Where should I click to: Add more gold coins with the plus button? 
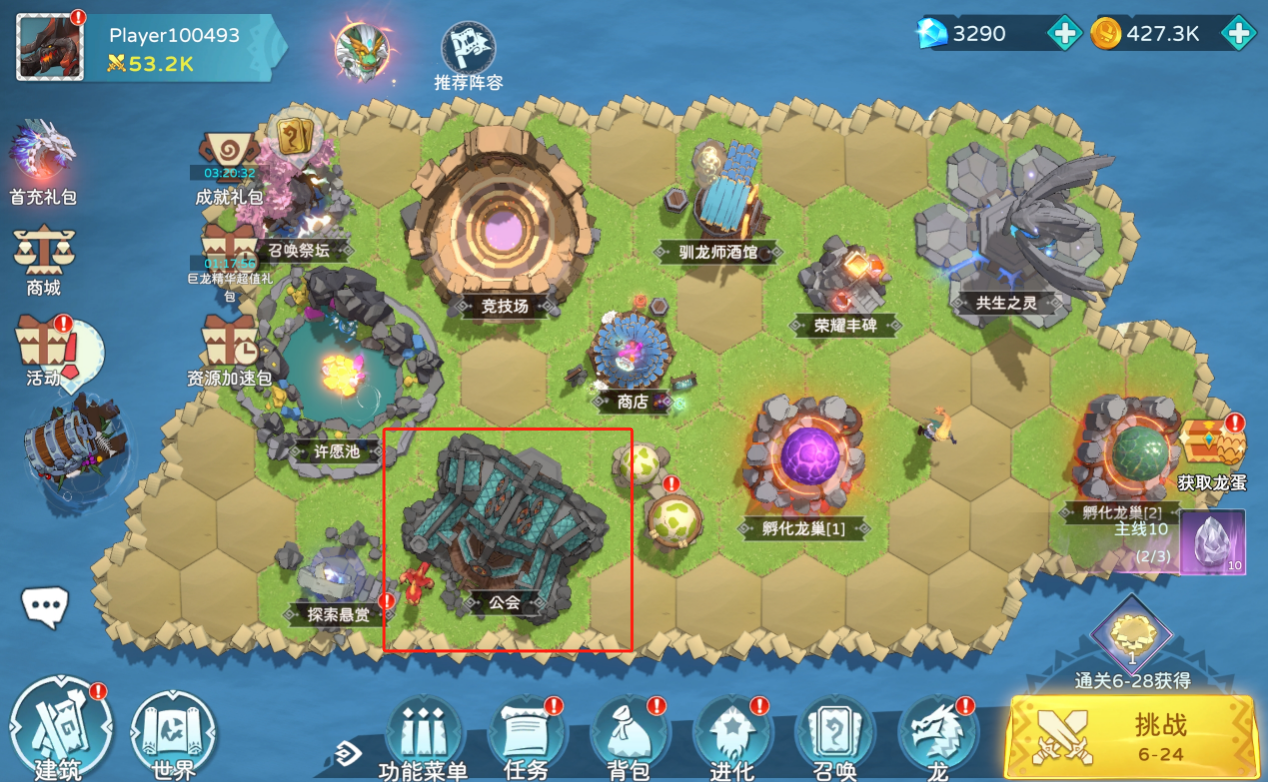1238,34
